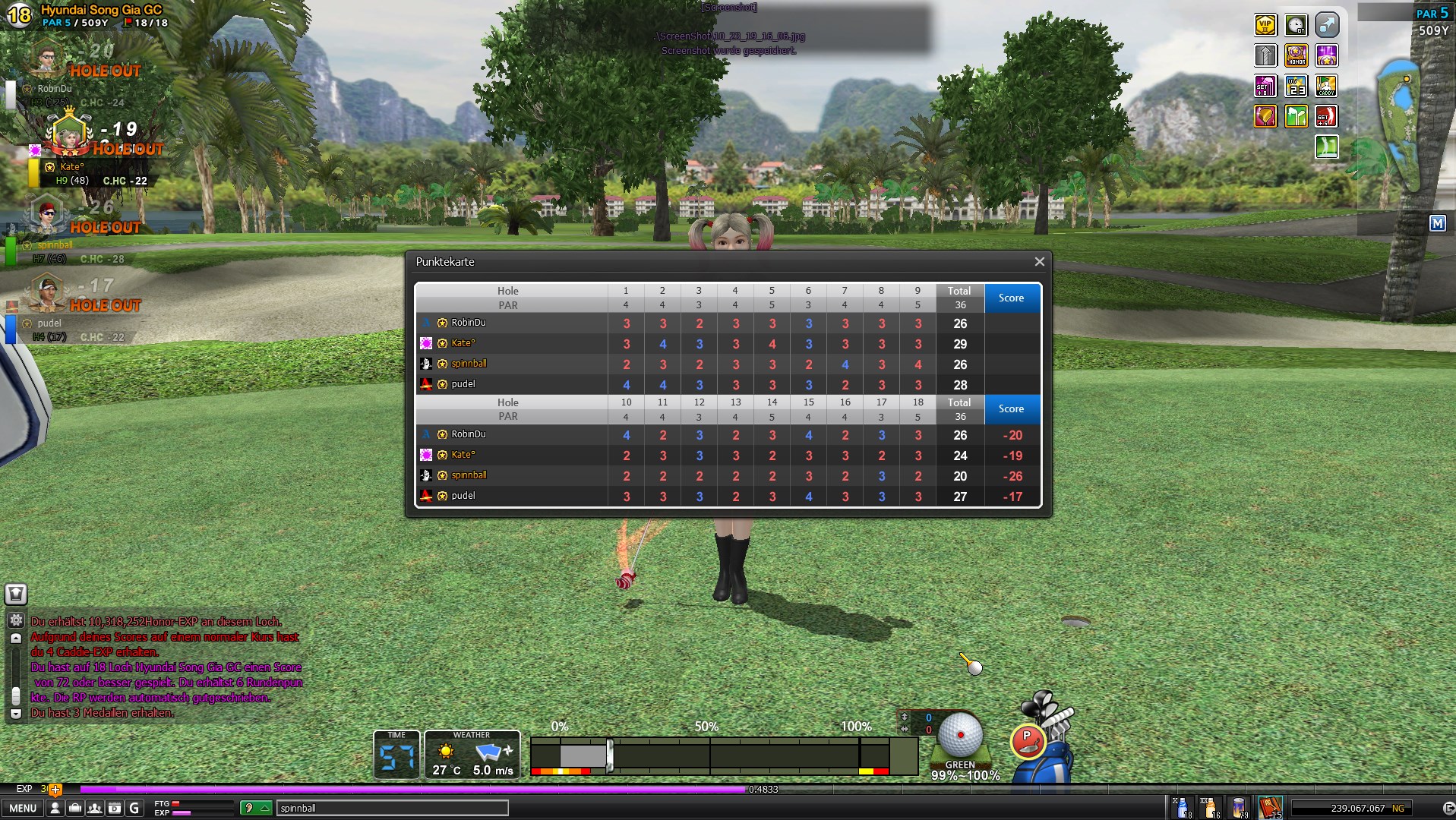Open the MENU button
1456x820 pixels.
pos(23,808)
